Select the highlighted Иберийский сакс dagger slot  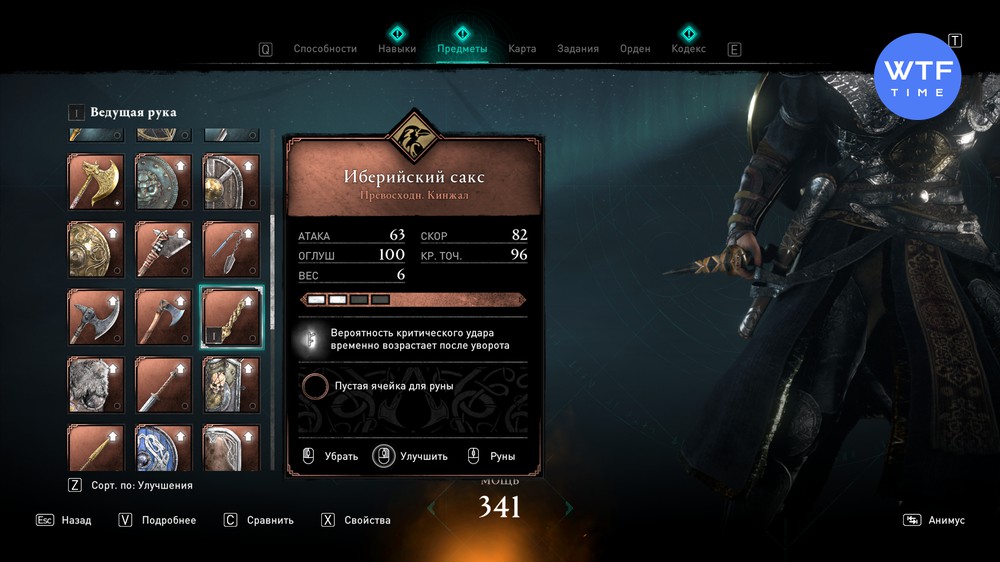[x=232, y=316]
